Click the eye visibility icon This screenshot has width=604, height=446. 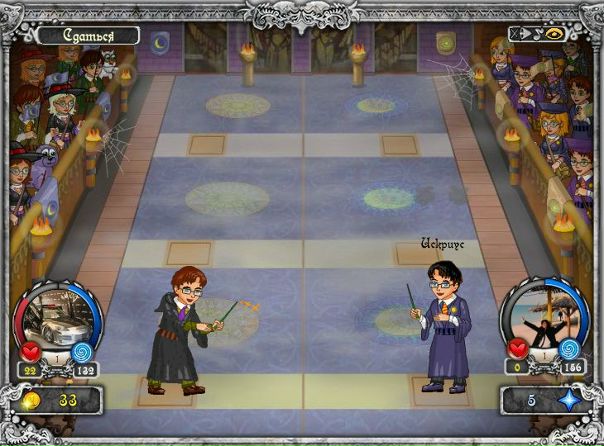pyautogui.click(x=554, y=33)
